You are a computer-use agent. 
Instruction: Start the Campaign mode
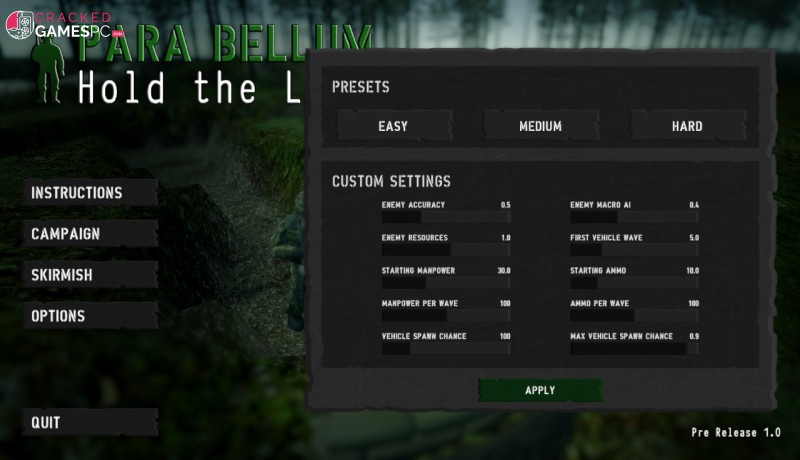(x=66, y=234)
